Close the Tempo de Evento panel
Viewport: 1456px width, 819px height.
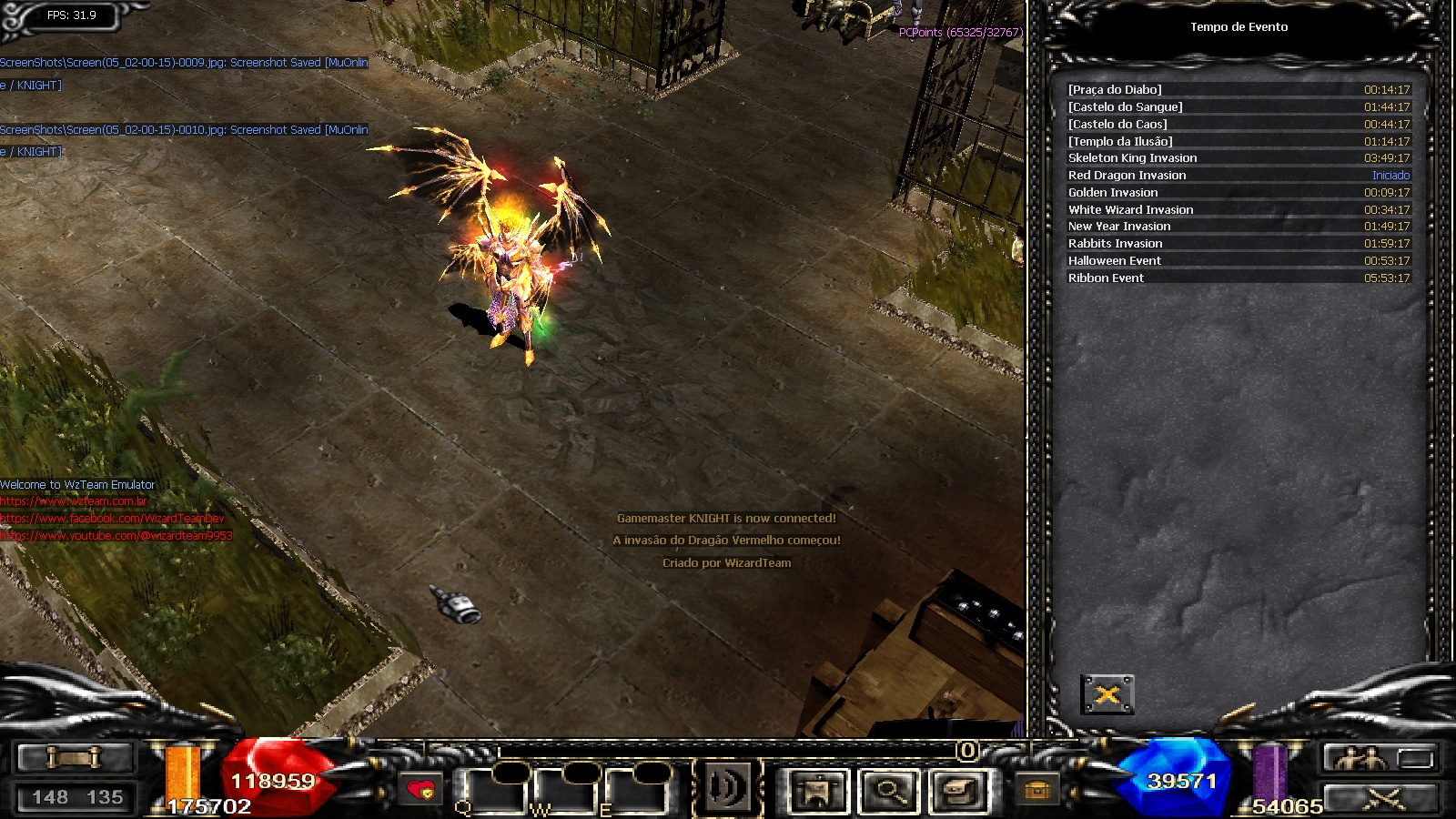[x=1107, y=695]
